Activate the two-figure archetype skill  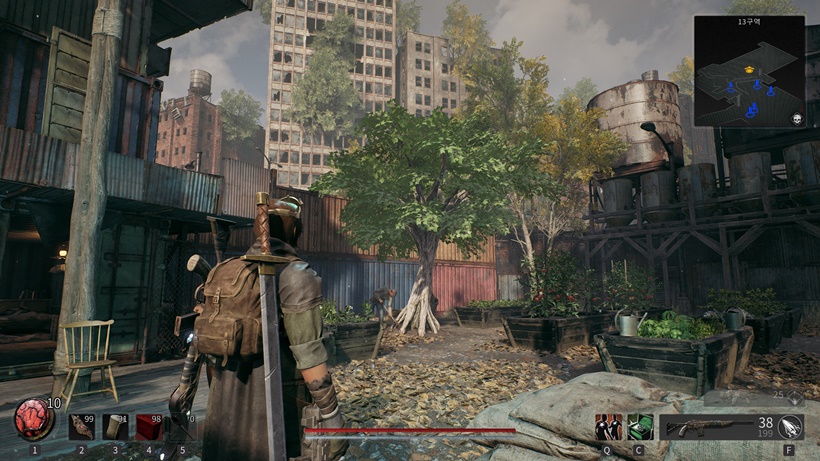pyautogui.click(x=608, y=427)
